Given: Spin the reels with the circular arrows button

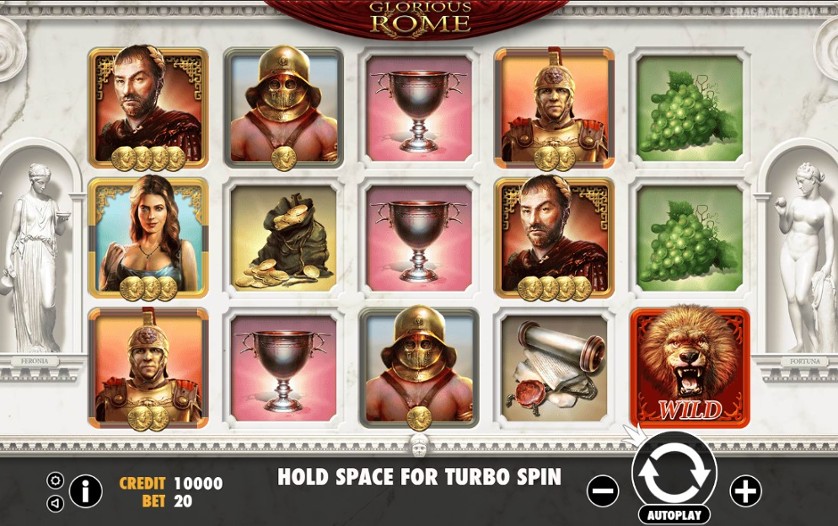Looking at the screenshot, I should point(674,471).
